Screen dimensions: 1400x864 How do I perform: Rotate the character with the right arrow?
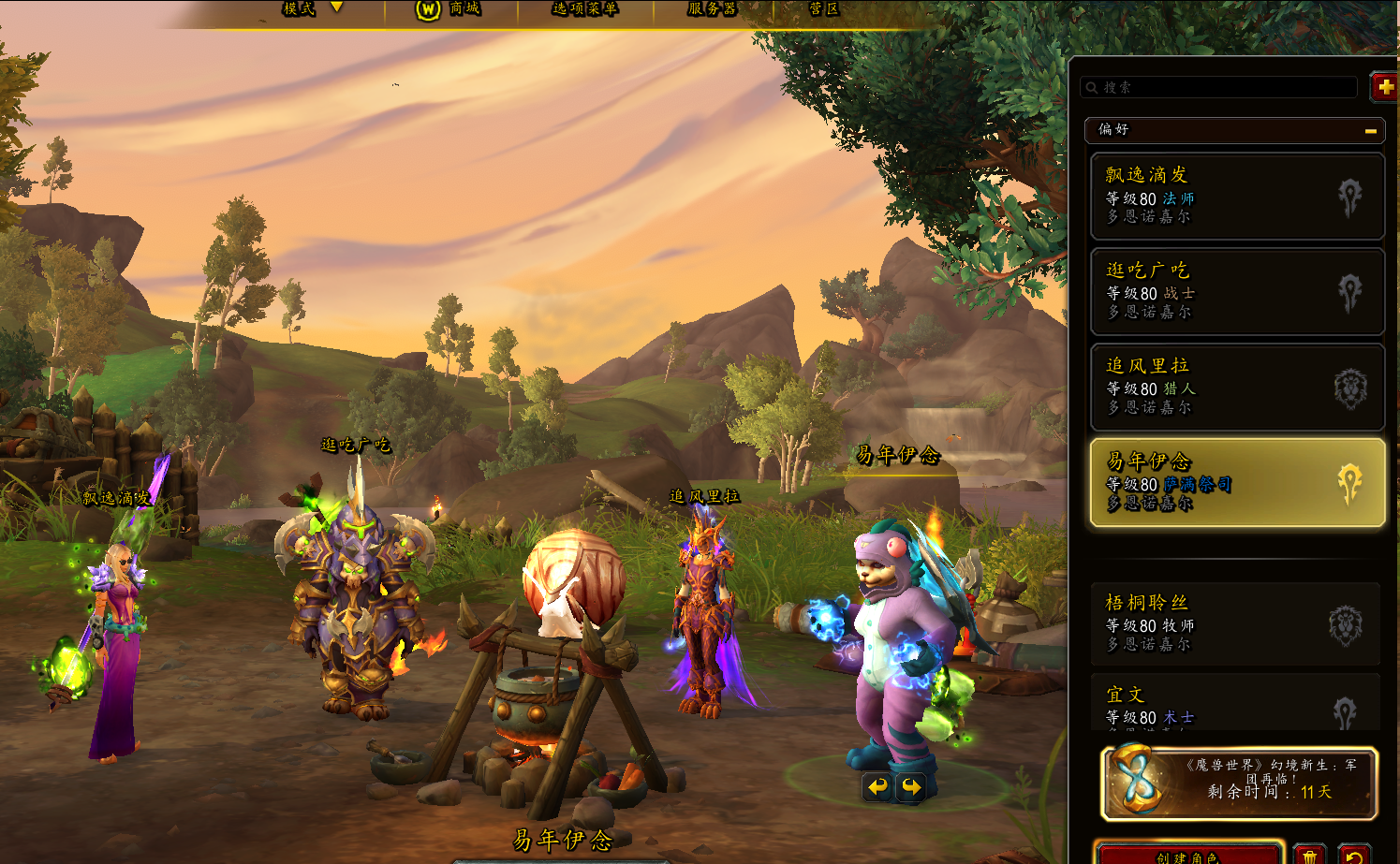[x=910, y=787]
